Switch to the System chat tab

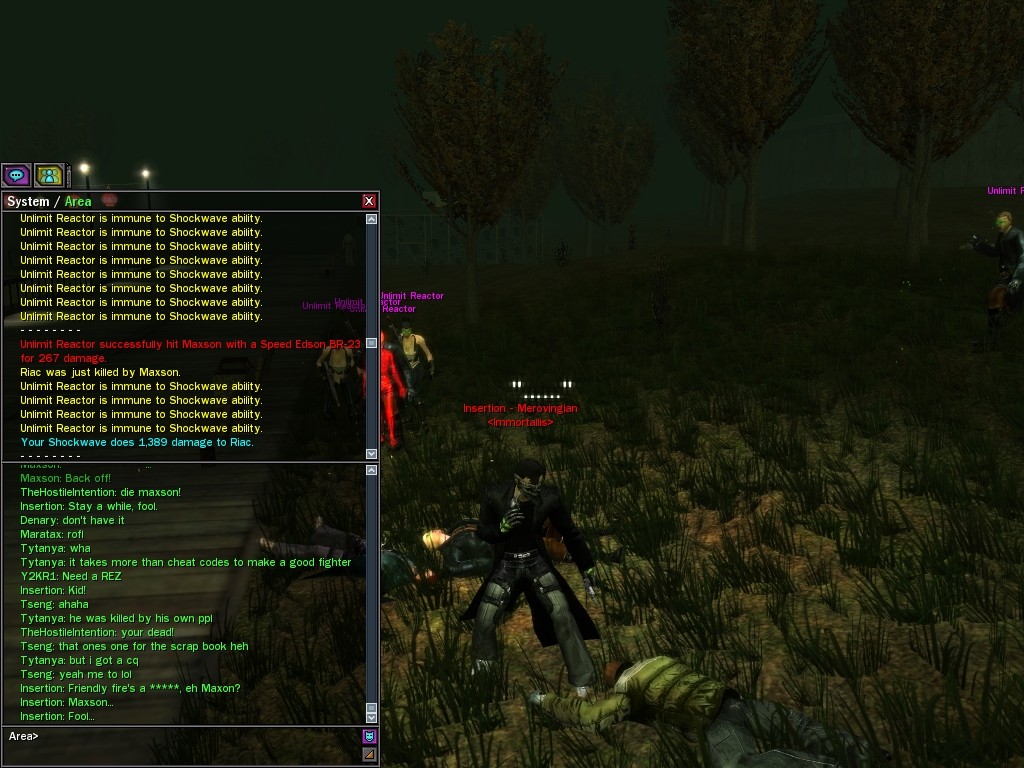[x=28, y=202]
